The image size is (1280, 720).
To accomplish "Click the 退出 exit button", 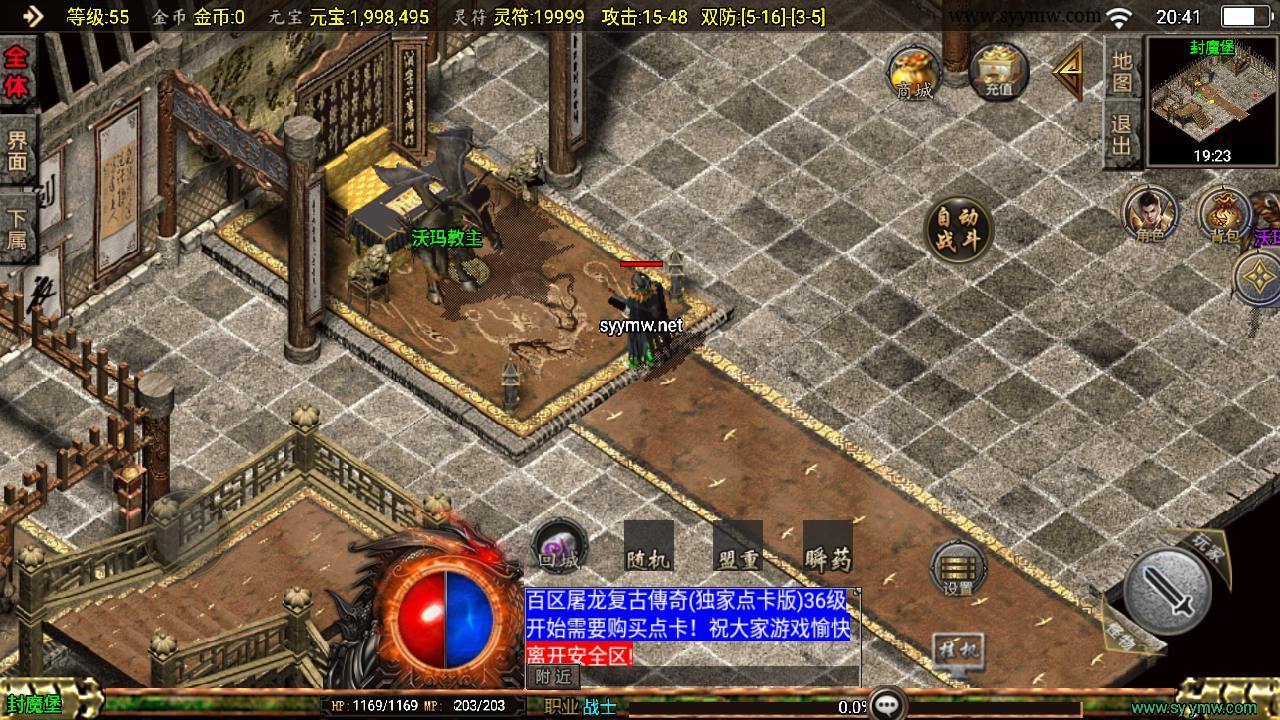I will click(x=1123, y=136).
